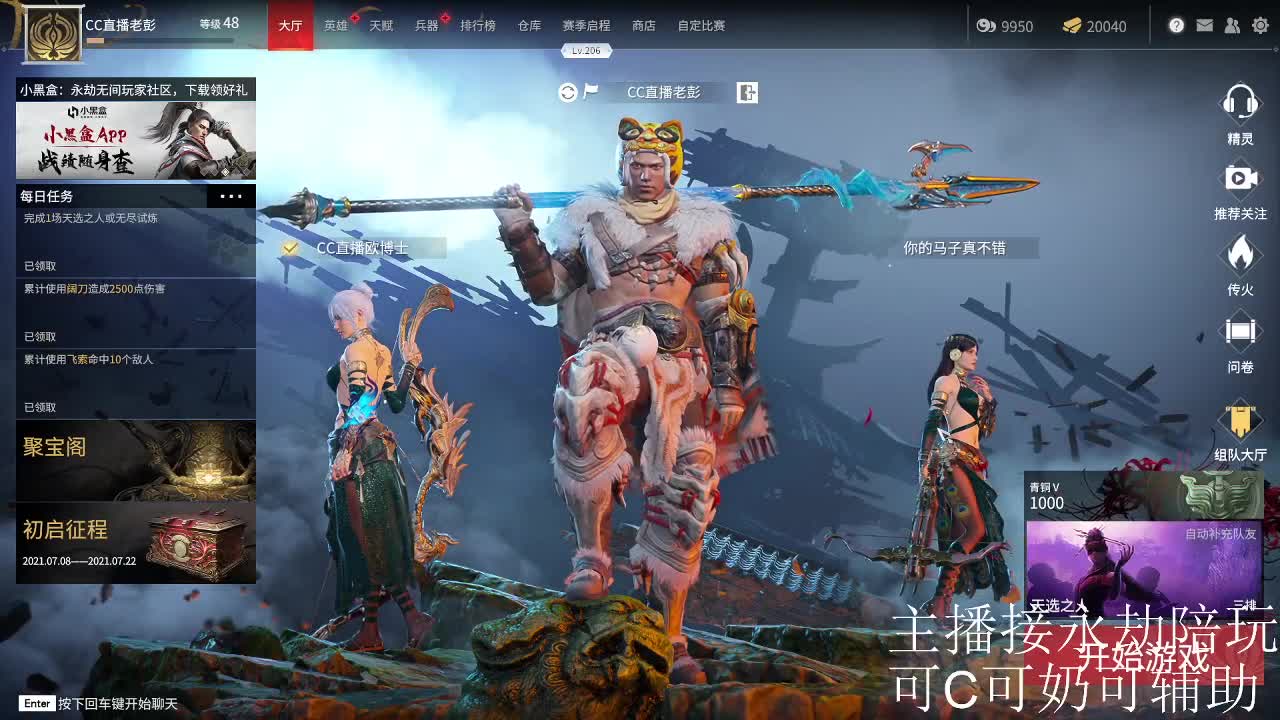Open the friends list icon

pyautogui.click(x=1232, y=25)
